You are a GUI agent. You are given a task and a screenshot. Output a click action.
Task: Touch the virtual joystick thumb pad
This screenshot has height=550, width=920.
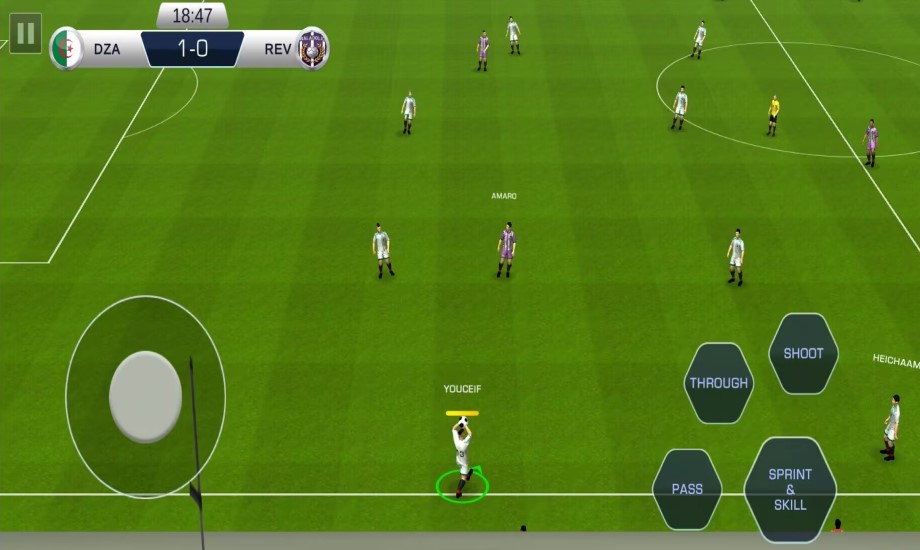(145, 396)
